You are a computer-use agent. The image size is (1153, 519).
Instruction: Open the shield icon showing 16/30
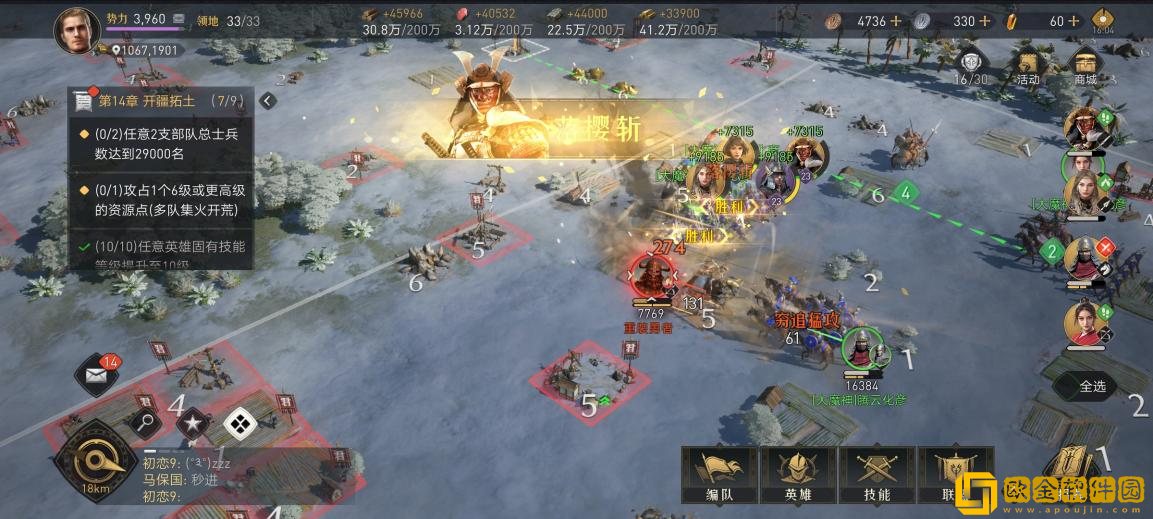coord(970,67)
